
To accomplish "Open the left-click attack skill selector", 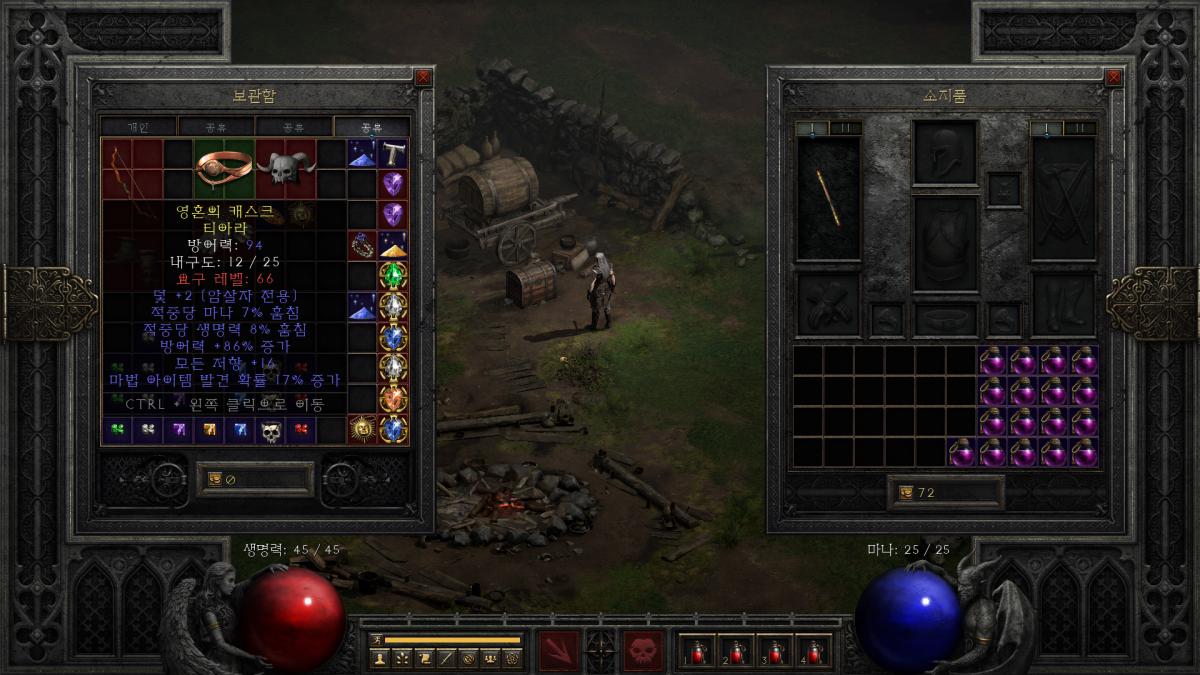I will pyautogui.click(x=559, y=650).
